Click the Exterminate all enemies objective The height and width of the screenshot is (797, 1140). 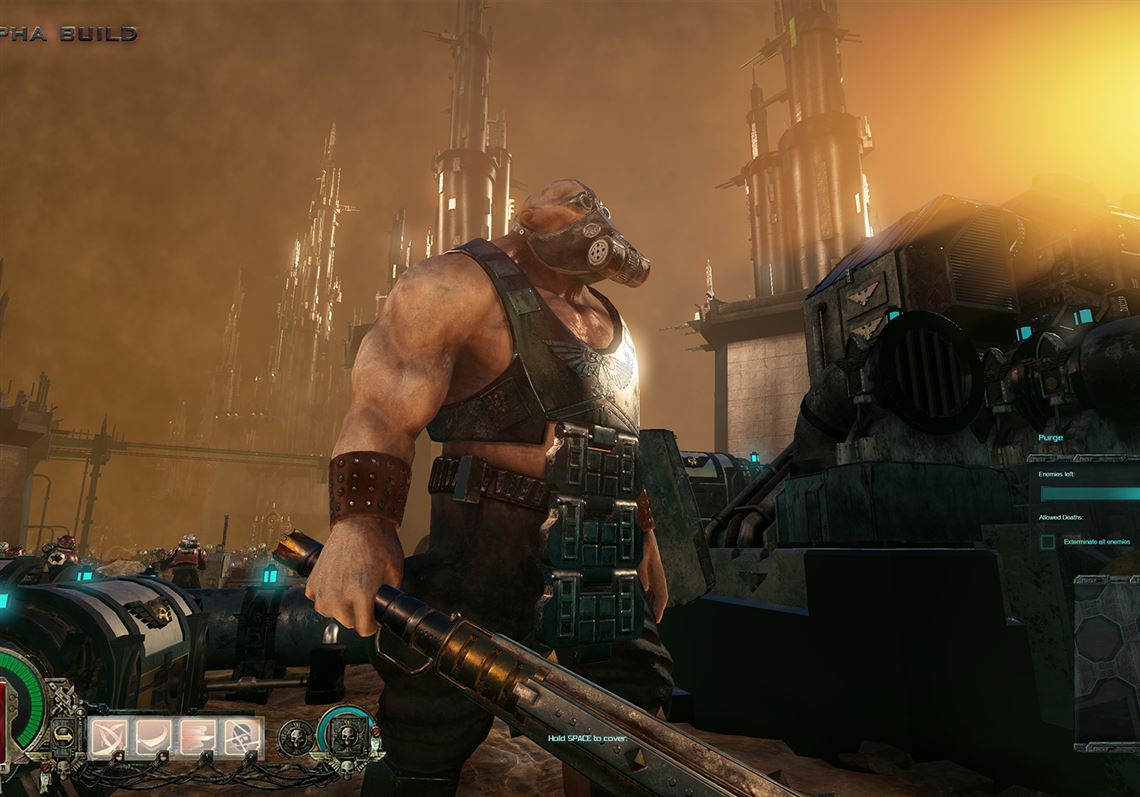pos(1097,541)
